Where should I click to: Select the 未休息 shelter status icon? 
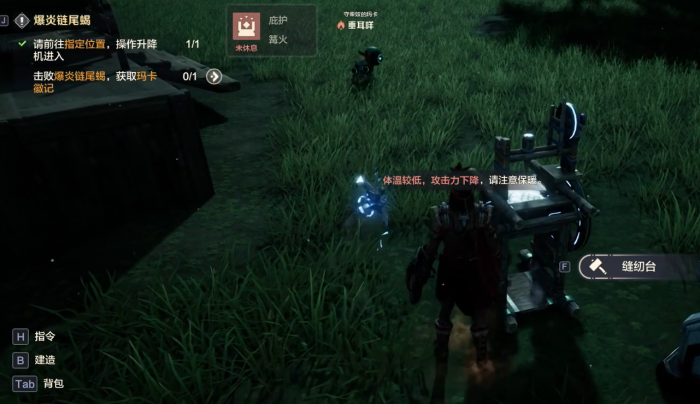(246, 28)
